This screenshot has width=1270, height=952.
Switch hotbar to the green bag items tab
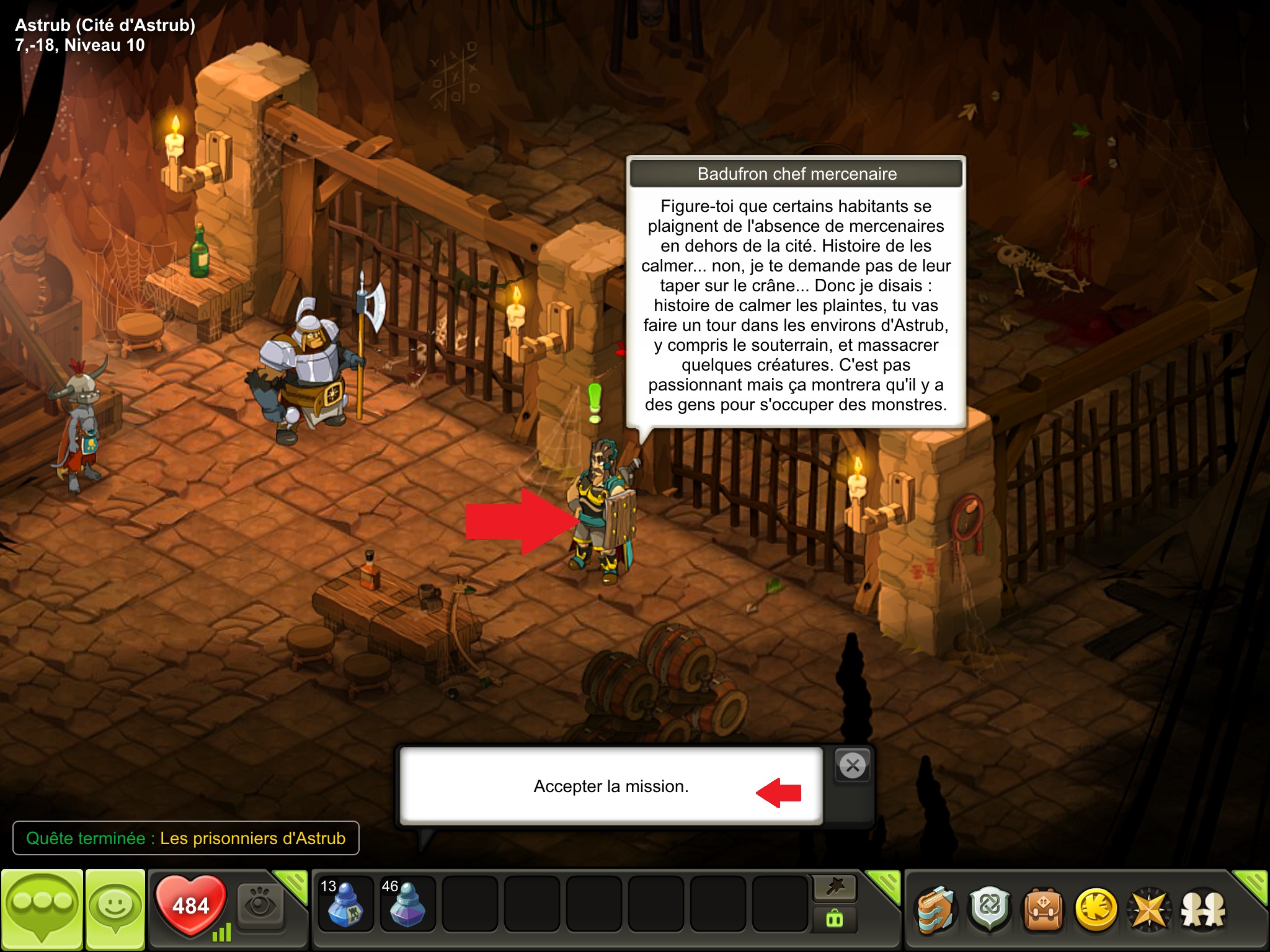[x=834, y=919]
